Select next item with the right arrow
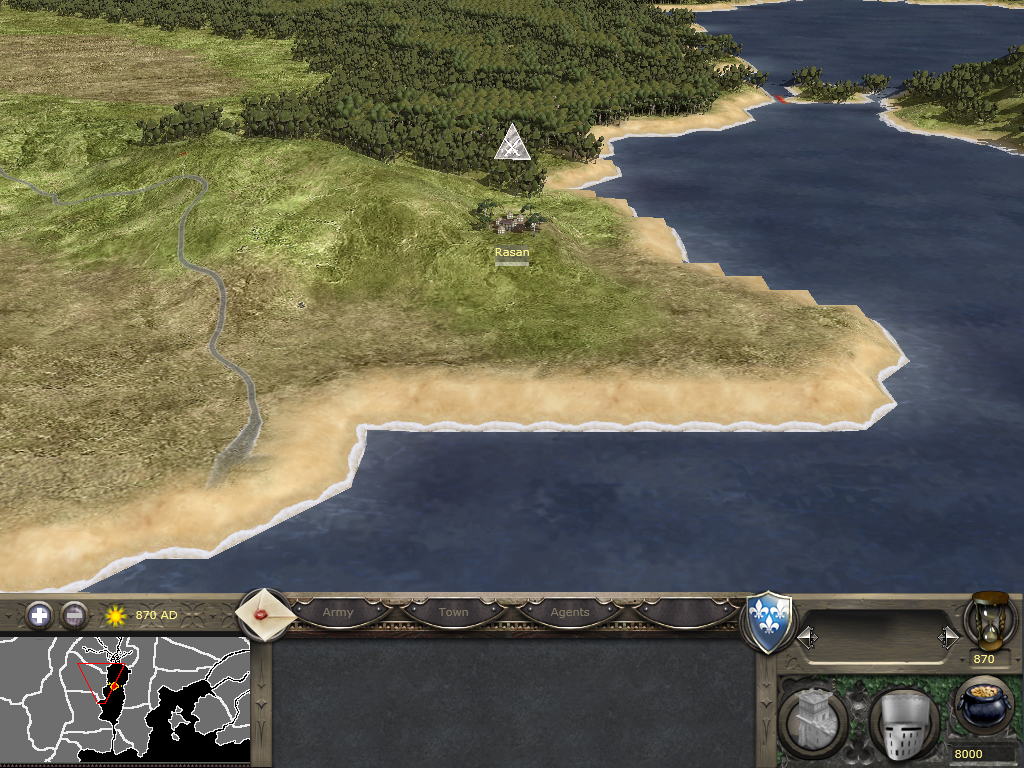1024x768 pixels. pyautogui.click(x=948, y=637)
